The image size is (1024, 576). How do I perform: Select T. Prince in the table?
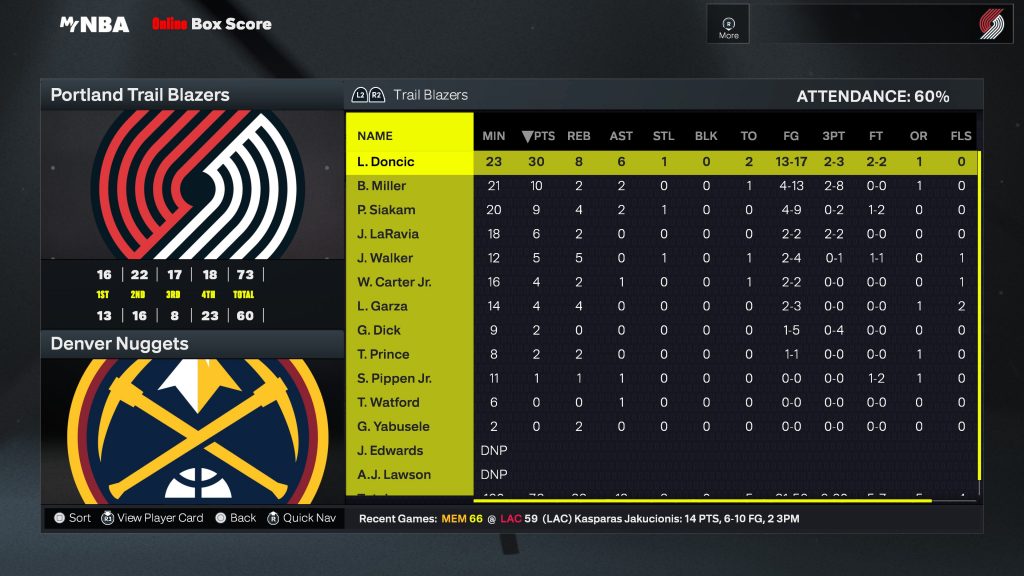pos(383,354)
